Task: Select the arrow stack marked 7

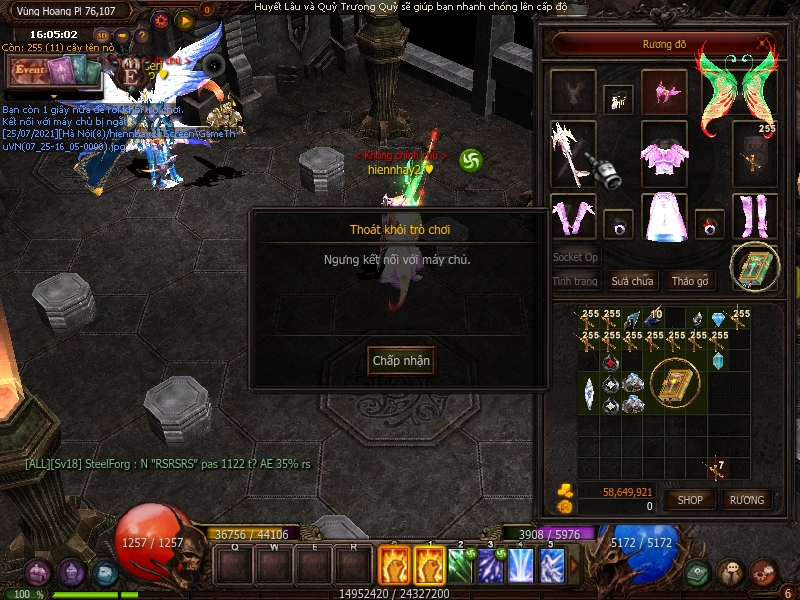Action: [x=716, y=467]
